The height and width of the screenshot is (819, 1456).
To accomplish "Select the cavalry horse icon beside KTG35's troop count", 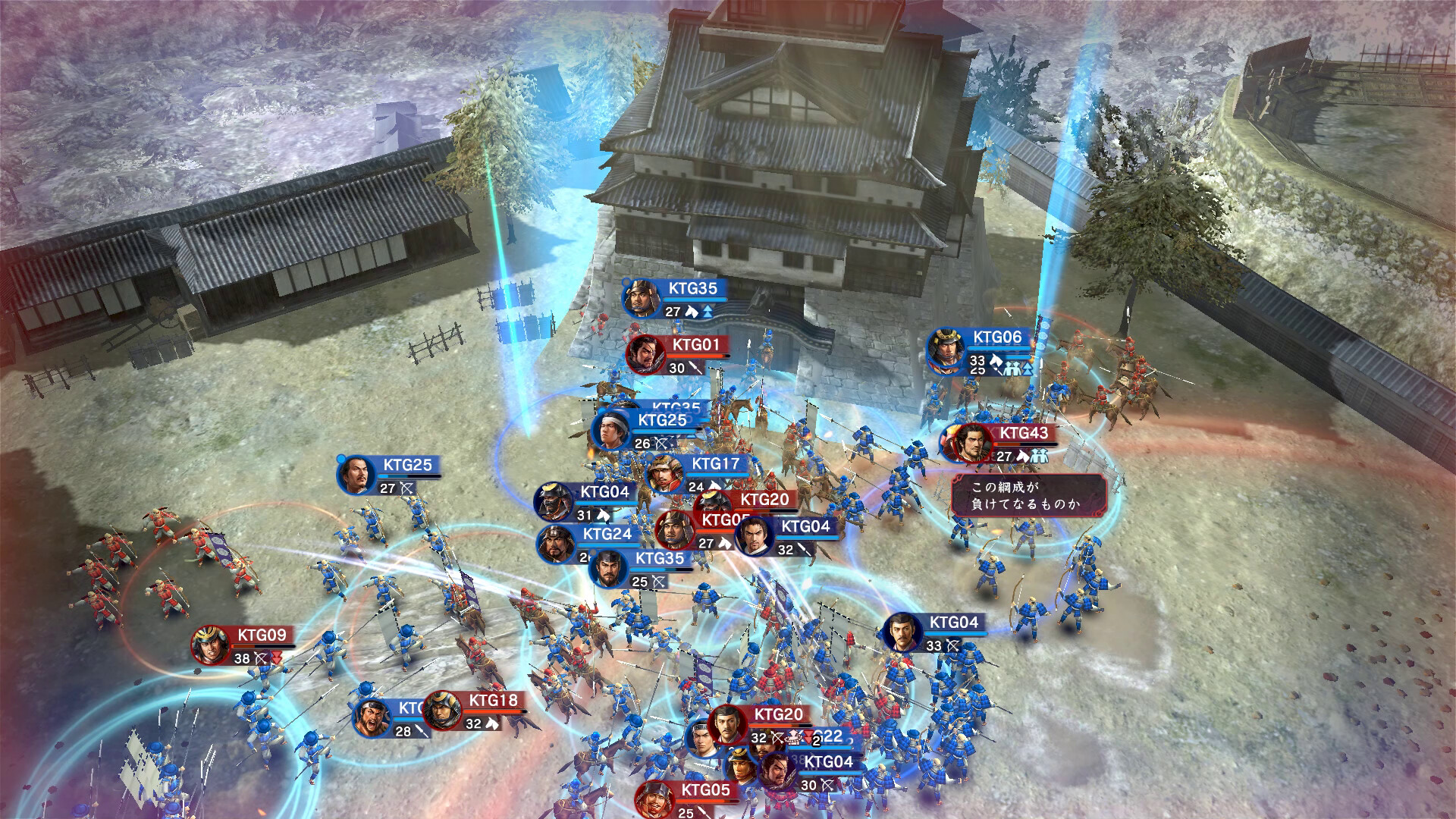I will pyautogui.click(x=691, y=312).
